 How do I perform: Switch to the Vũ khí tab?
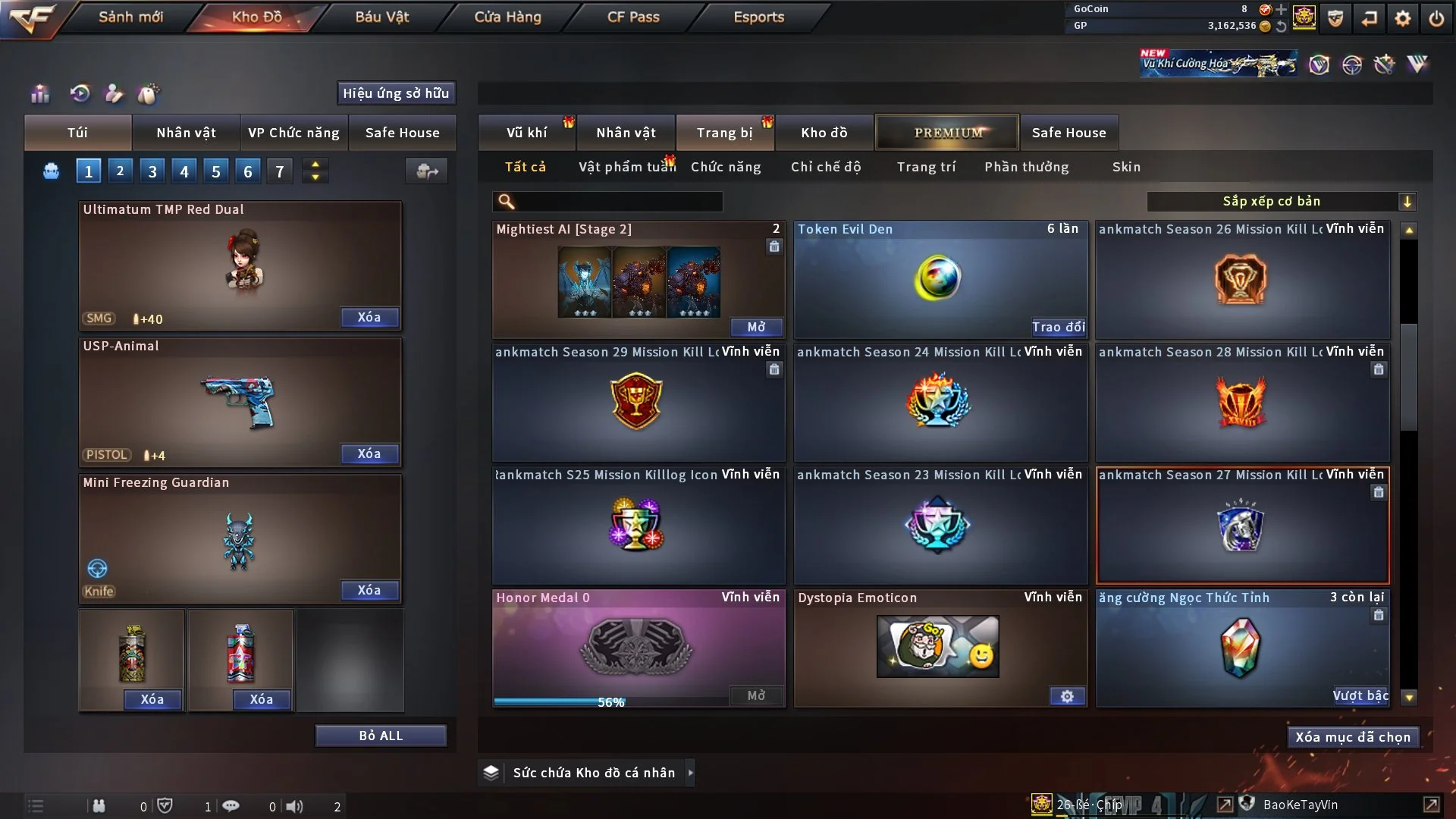(526, 133)
